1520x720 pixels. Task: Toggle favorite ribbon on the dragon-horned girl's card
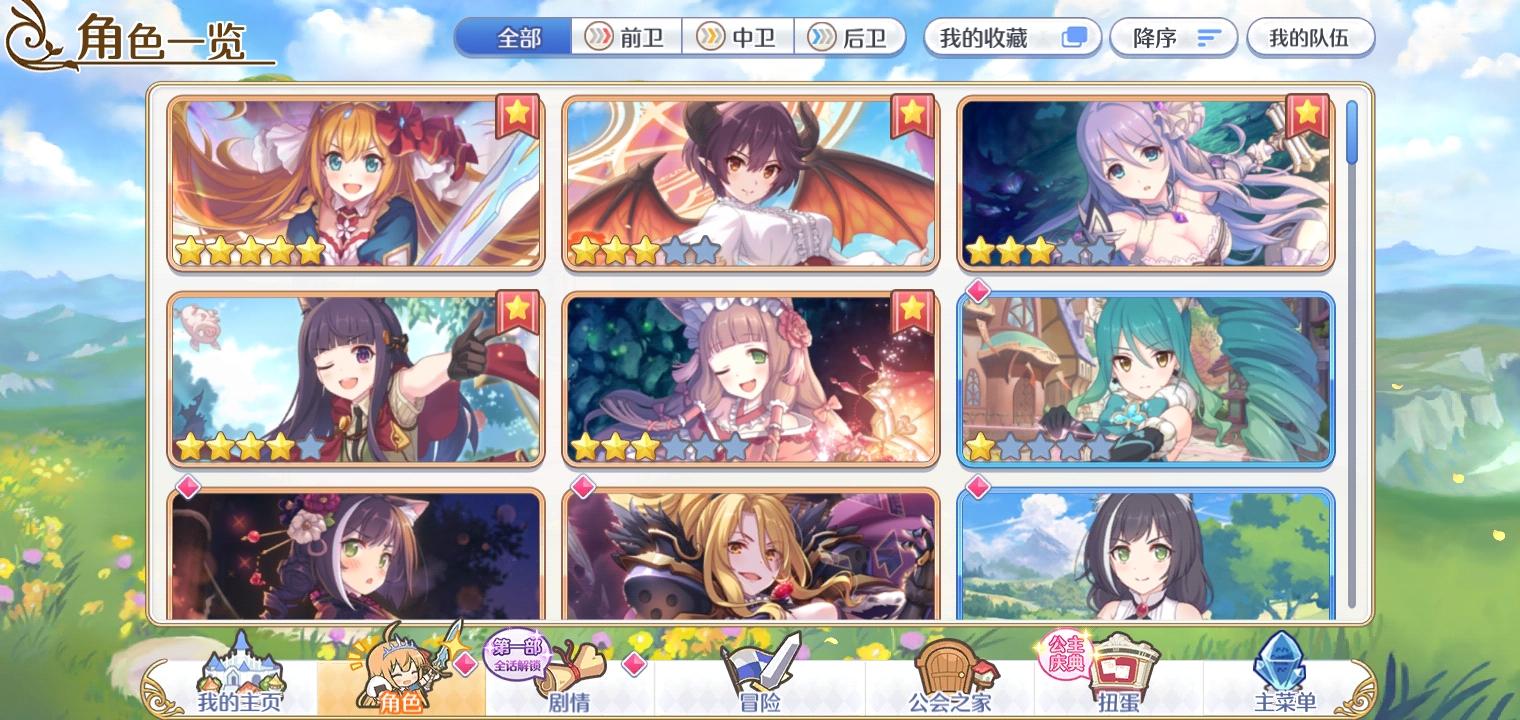(x=911, y=113)
